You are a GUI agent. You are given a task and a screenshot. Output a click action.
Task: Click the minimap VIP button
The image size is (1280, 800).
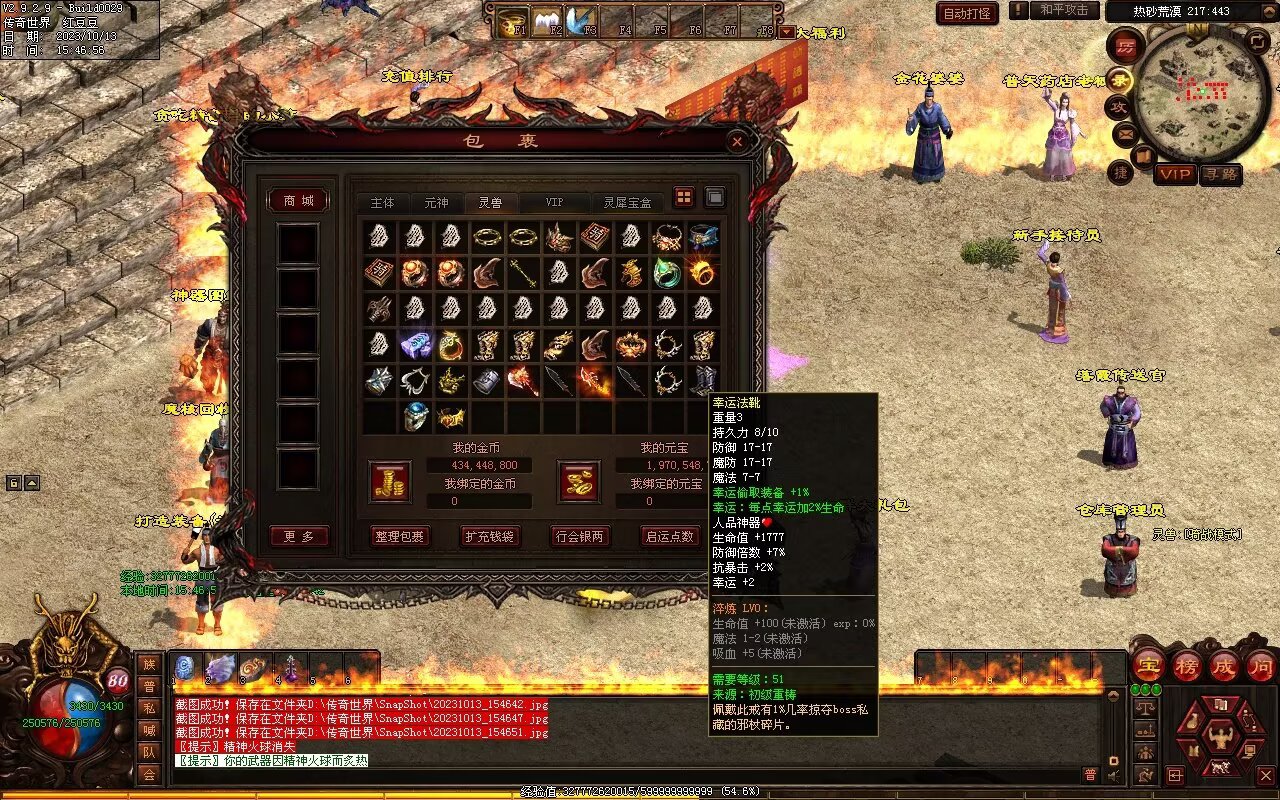[x=1175, y=174]
